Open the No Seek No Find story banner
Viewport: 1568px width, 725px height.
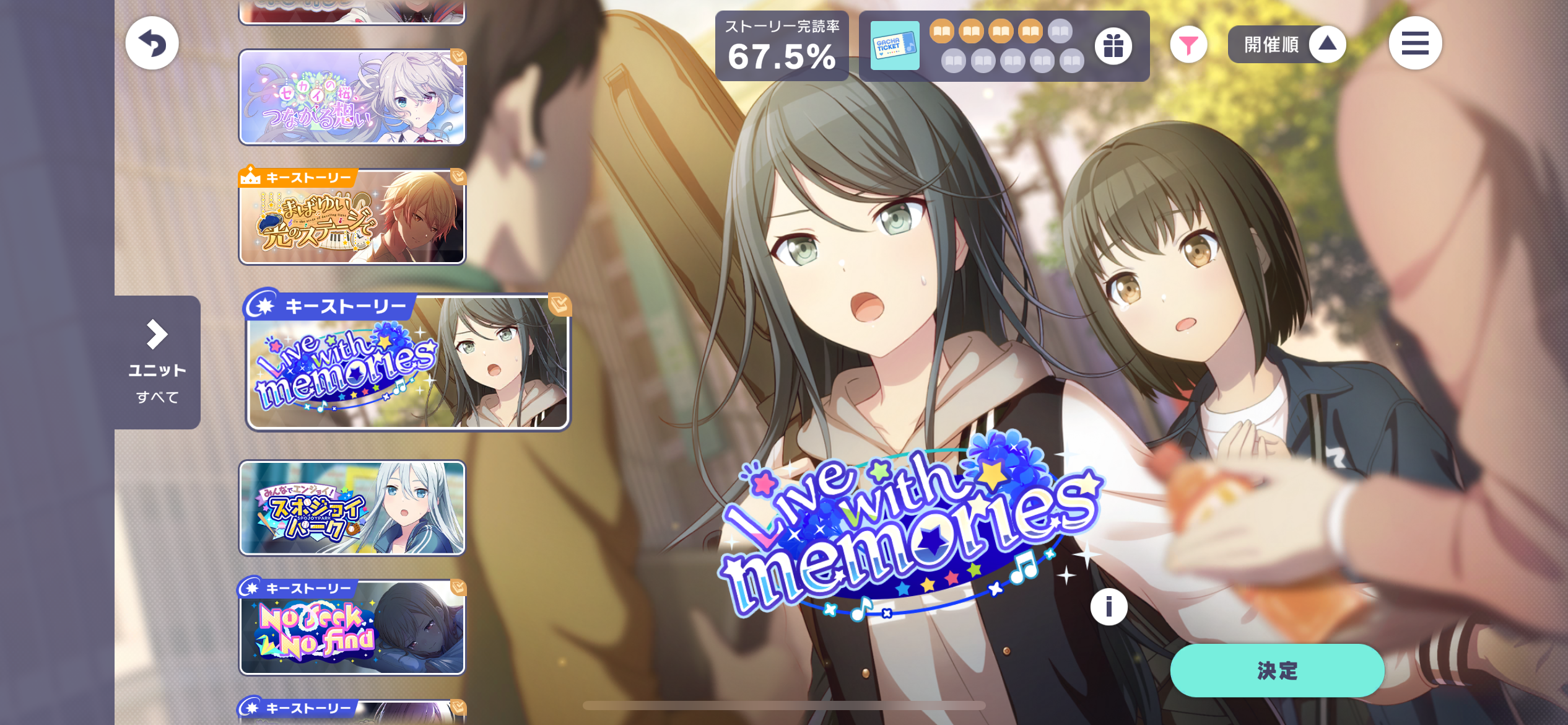pyautogui.click(x=352, y=627)
